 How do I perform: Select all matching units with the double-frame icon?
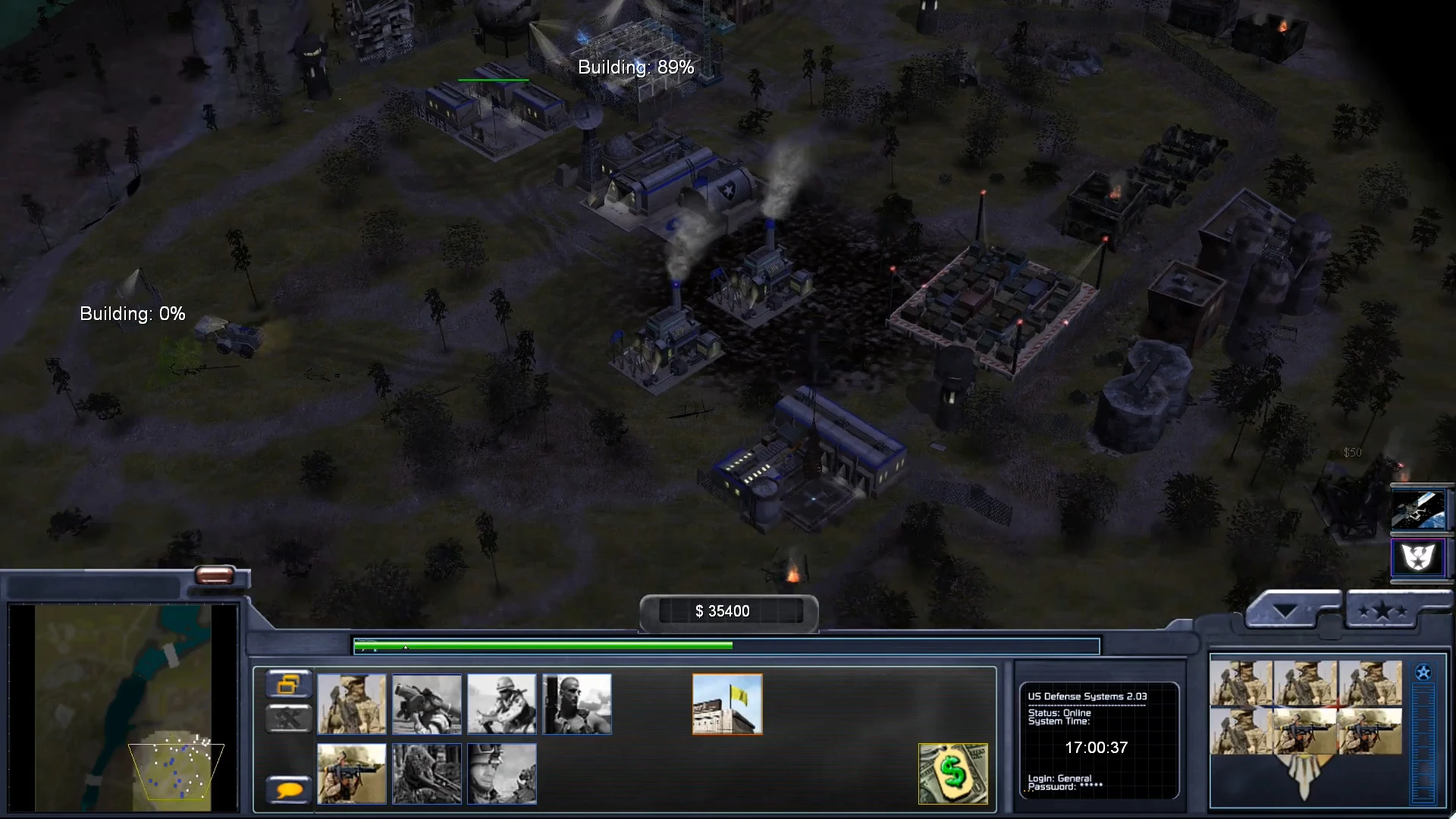288,684
